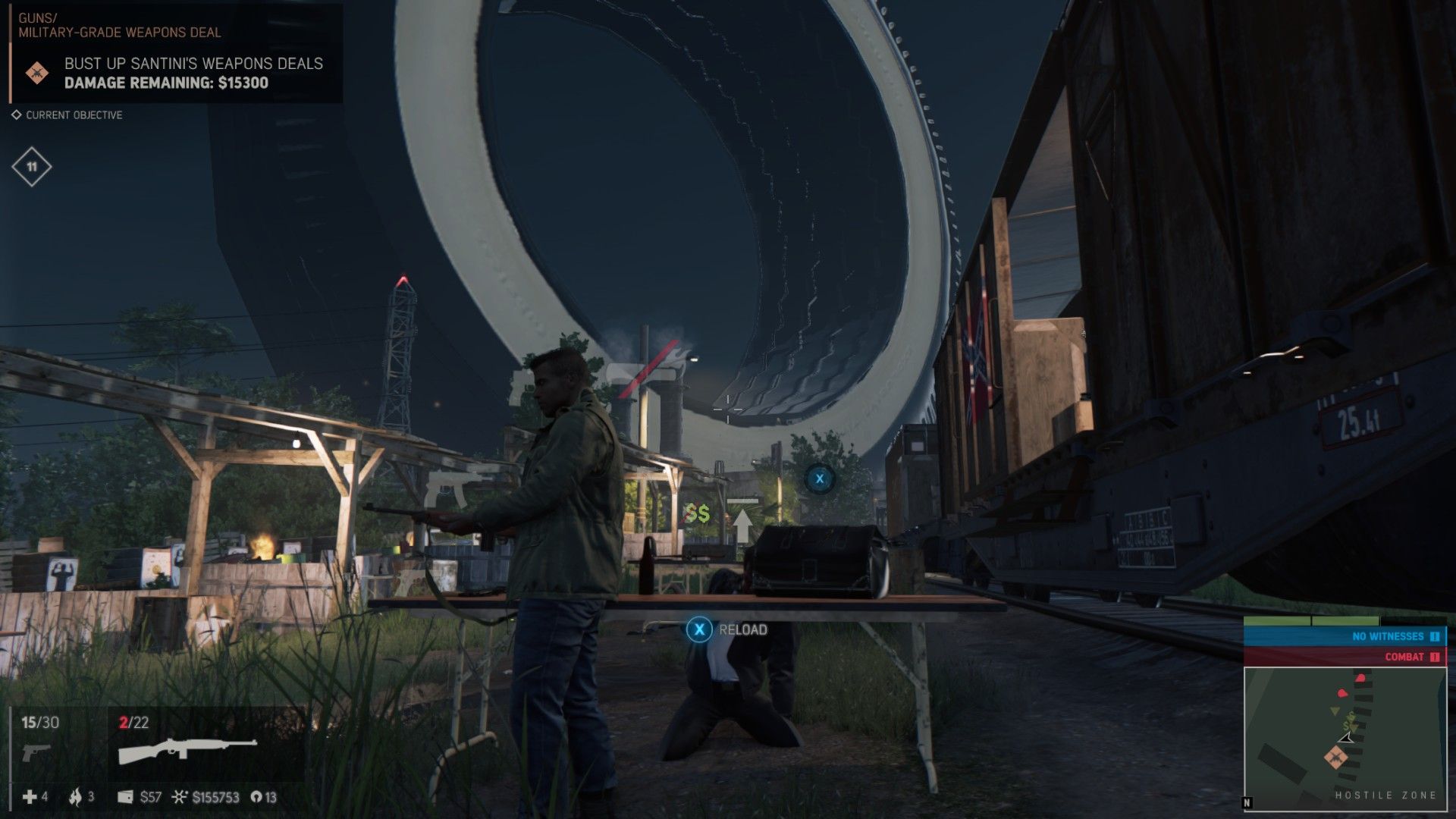Viewport: 1456px width, 819px height.
Task: Select the medkit cross icon
Action: click(30, 797)
